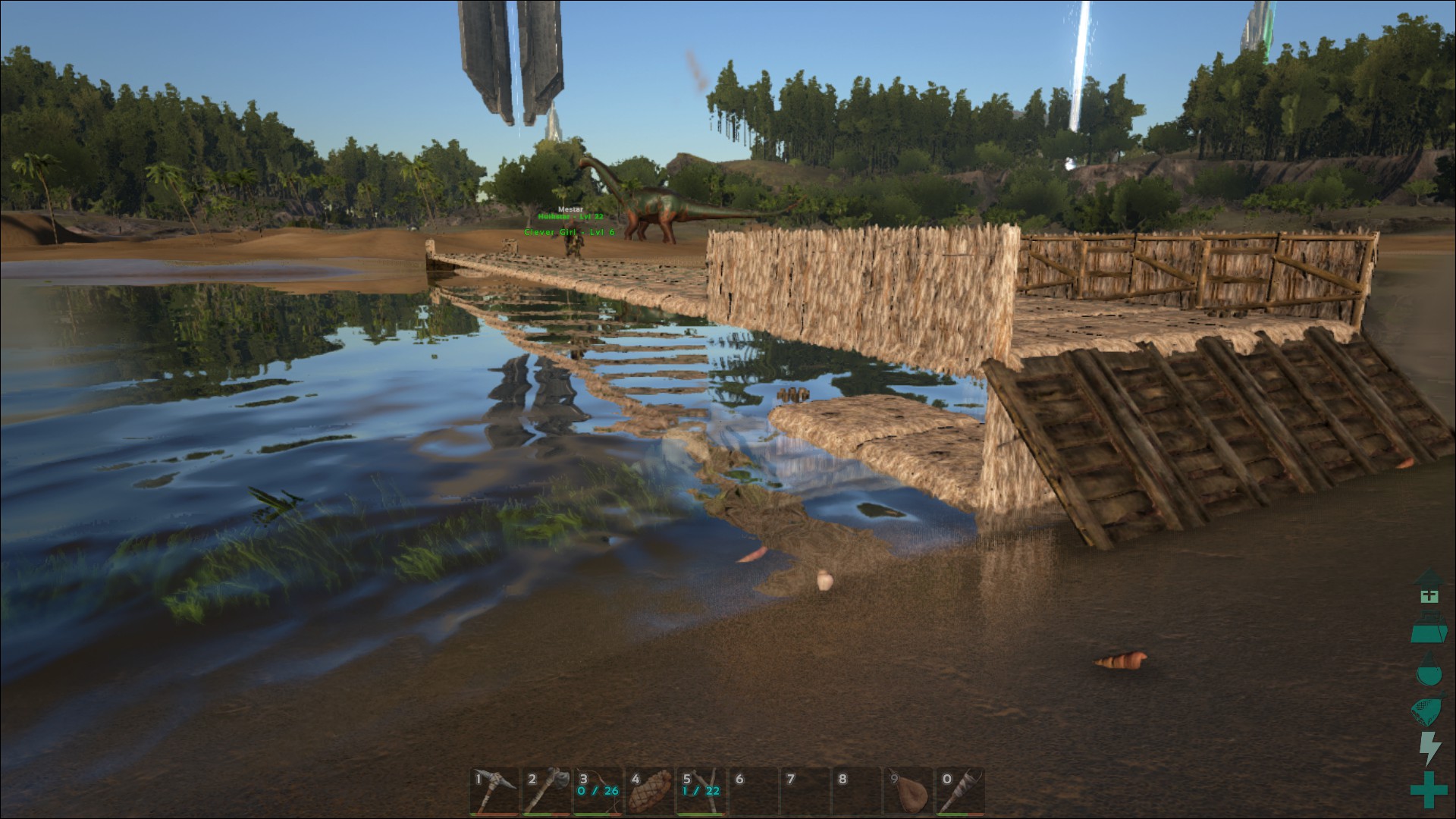Click the green durability bar under slot 5
The height and width of the screenshot is (819, 1456).
click(702, 814)
